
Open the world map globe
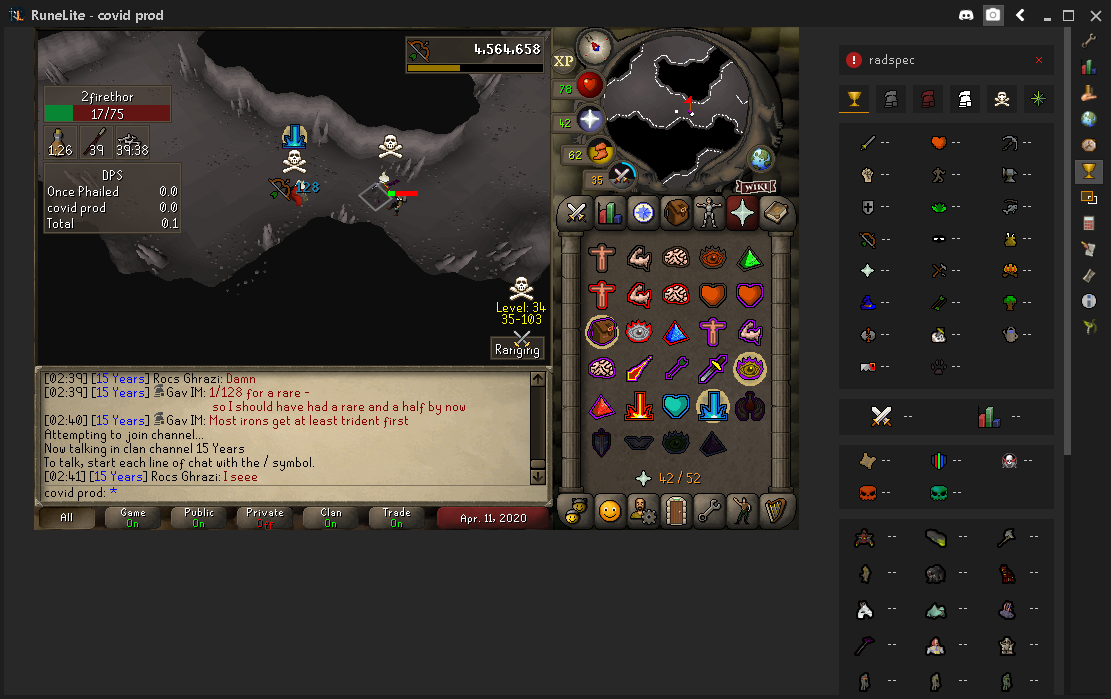762,159
